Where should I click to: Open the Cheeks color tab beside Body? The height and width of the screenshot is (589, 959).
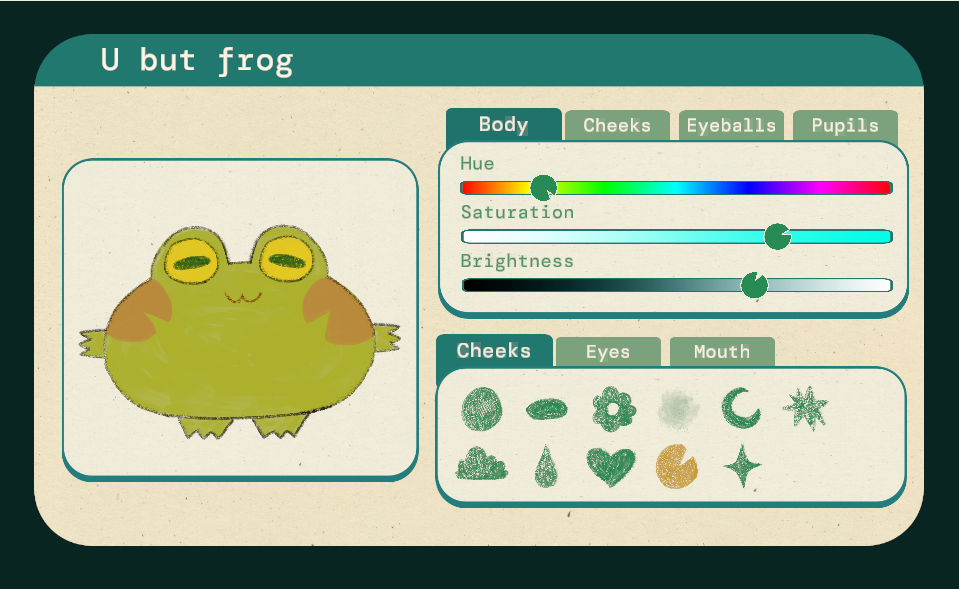coord(617,126)
